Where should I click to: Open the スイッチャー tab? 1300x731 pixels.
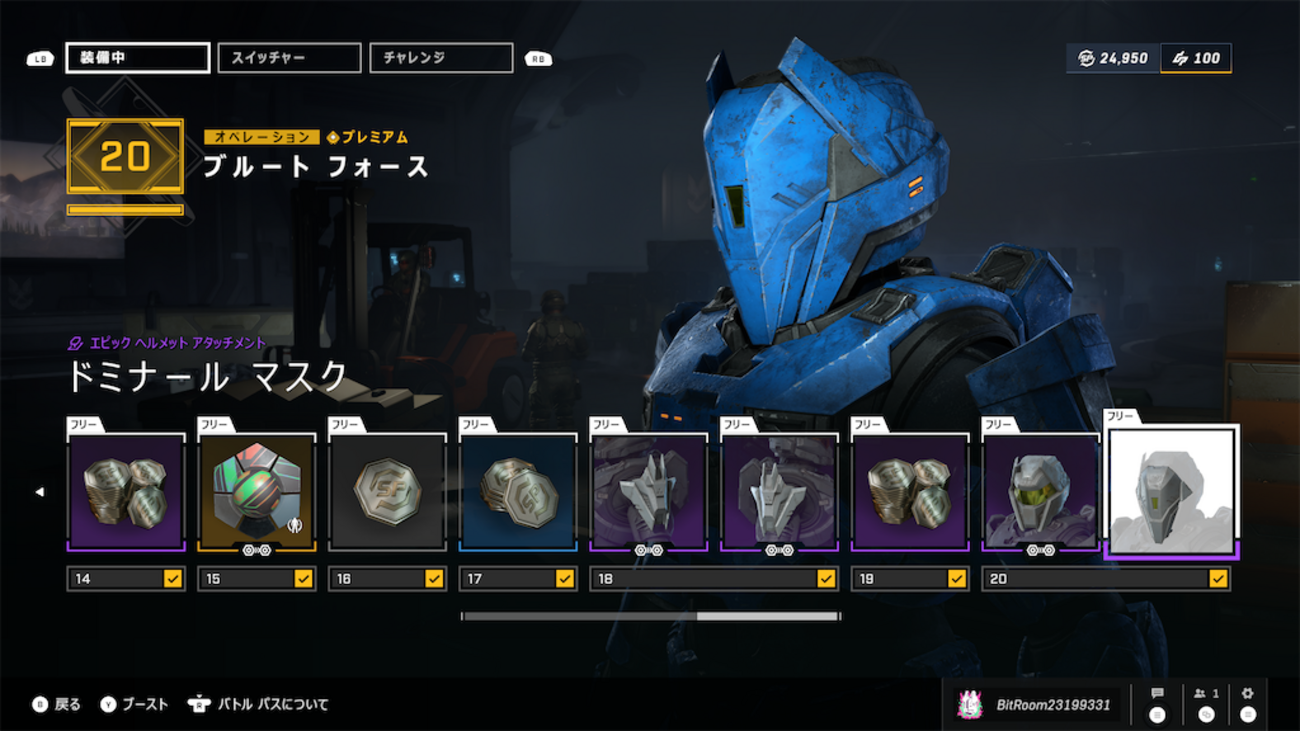(x=289, y=58)
